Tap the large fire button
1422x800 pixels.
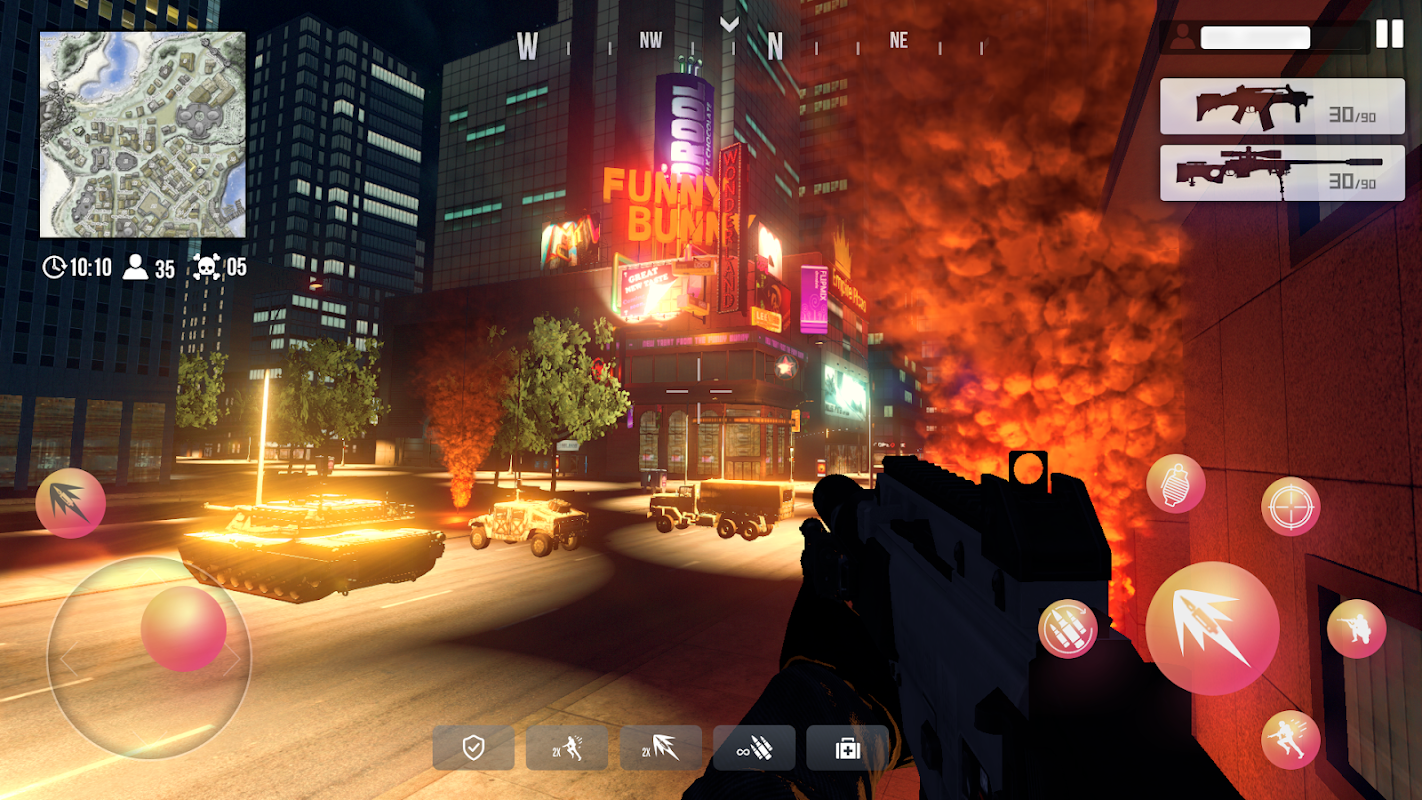(x=1212, y=628)
